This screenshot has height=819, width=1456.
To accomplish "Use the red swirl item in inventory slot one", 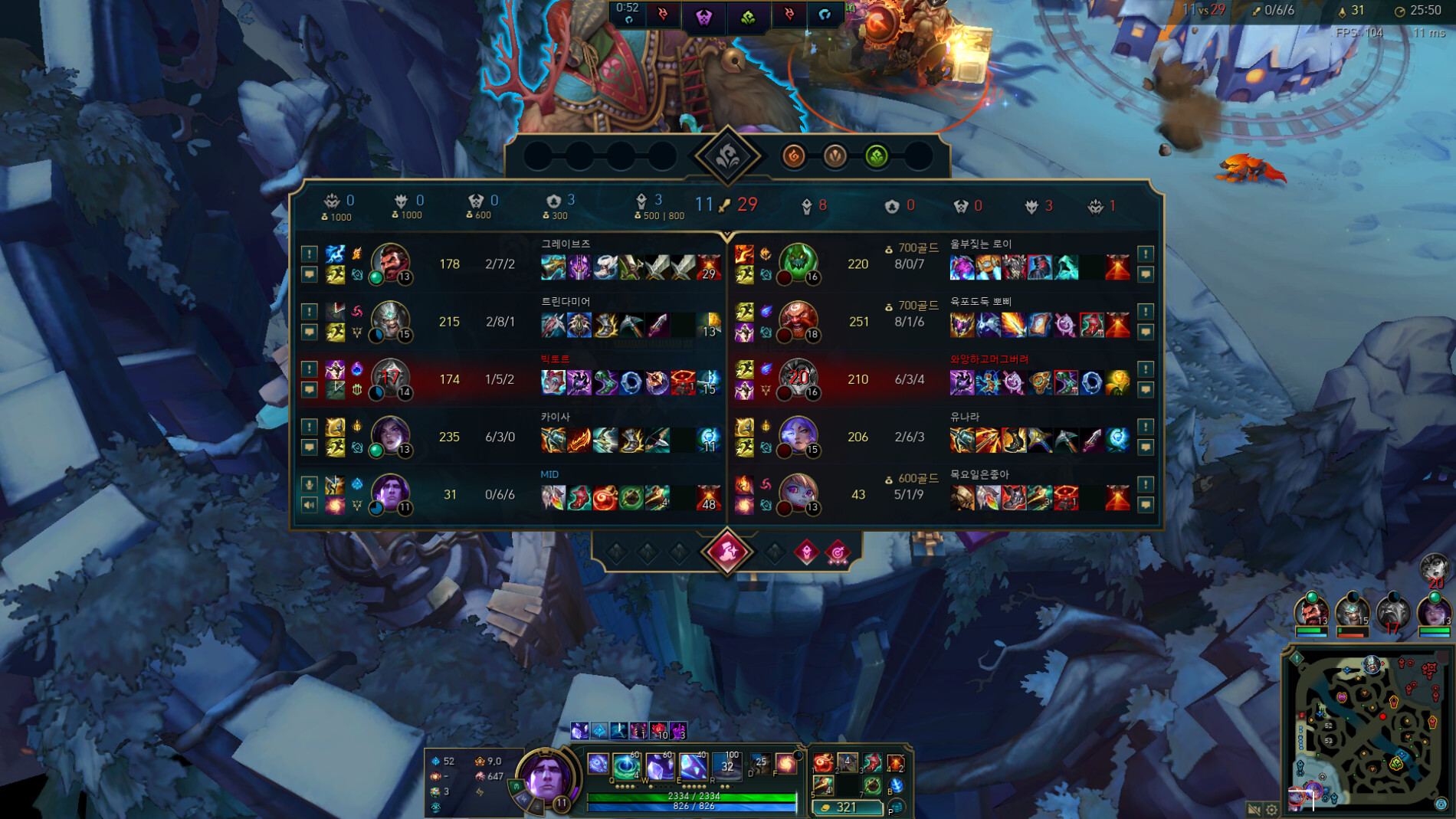I will [823, 762].
